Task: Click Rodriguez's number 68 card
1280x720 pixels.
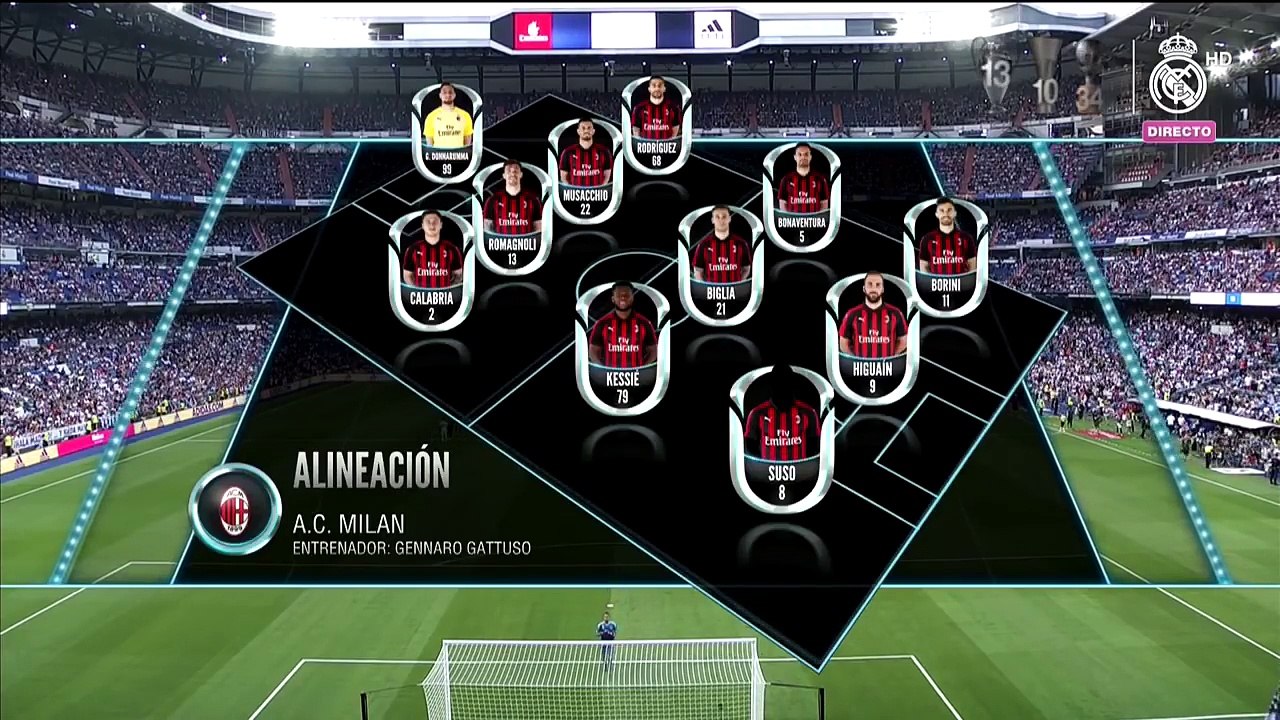Action: 656,125
